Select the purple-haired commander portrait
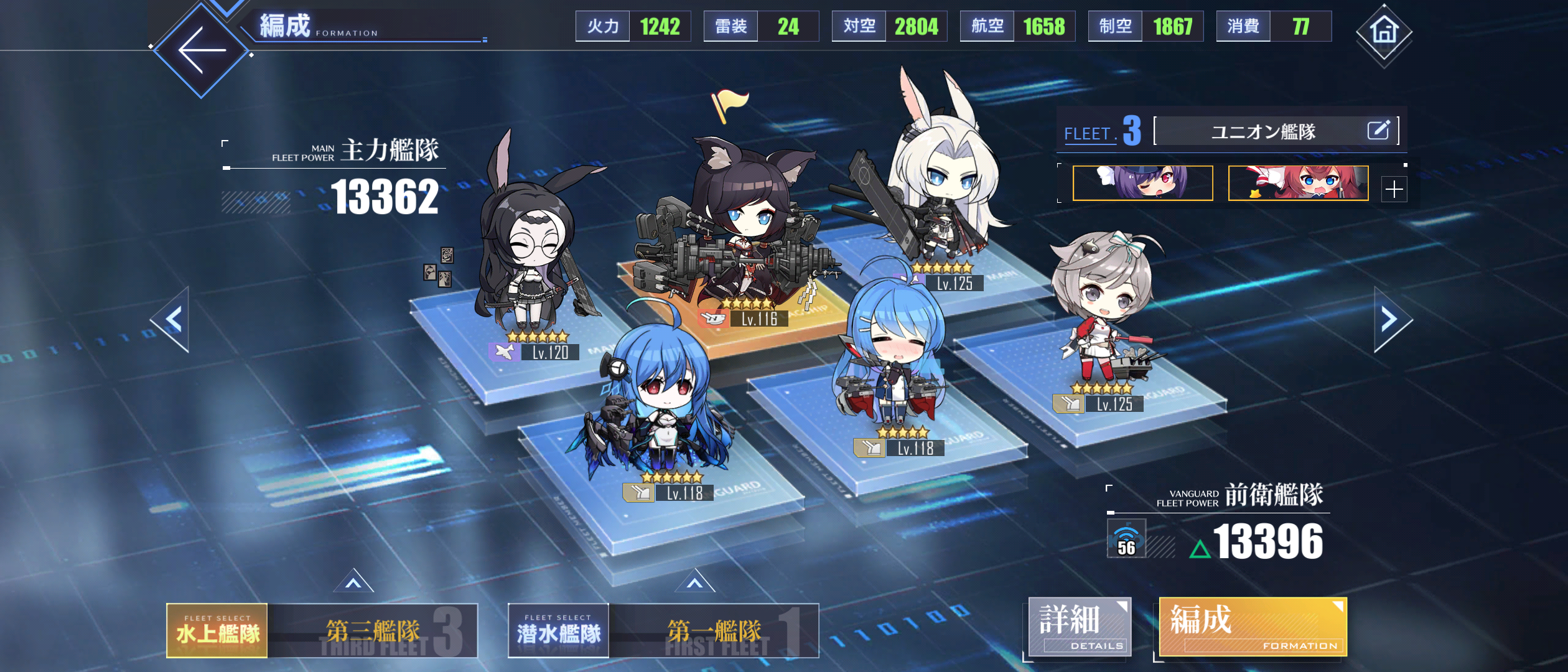 (x=1142, y=183)
